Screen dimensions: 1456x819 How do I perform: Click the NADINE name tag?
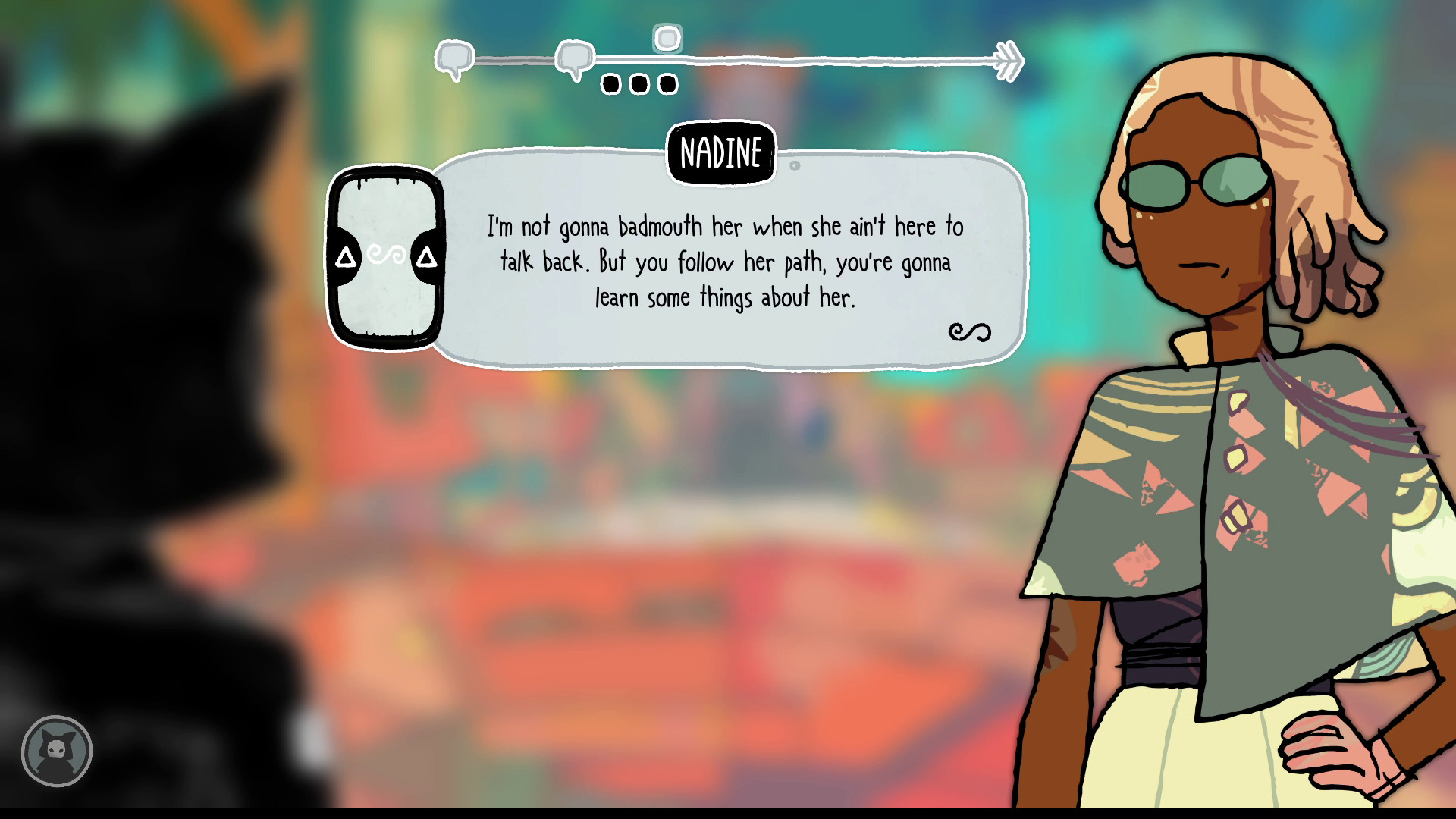click(x=721, y=152)
